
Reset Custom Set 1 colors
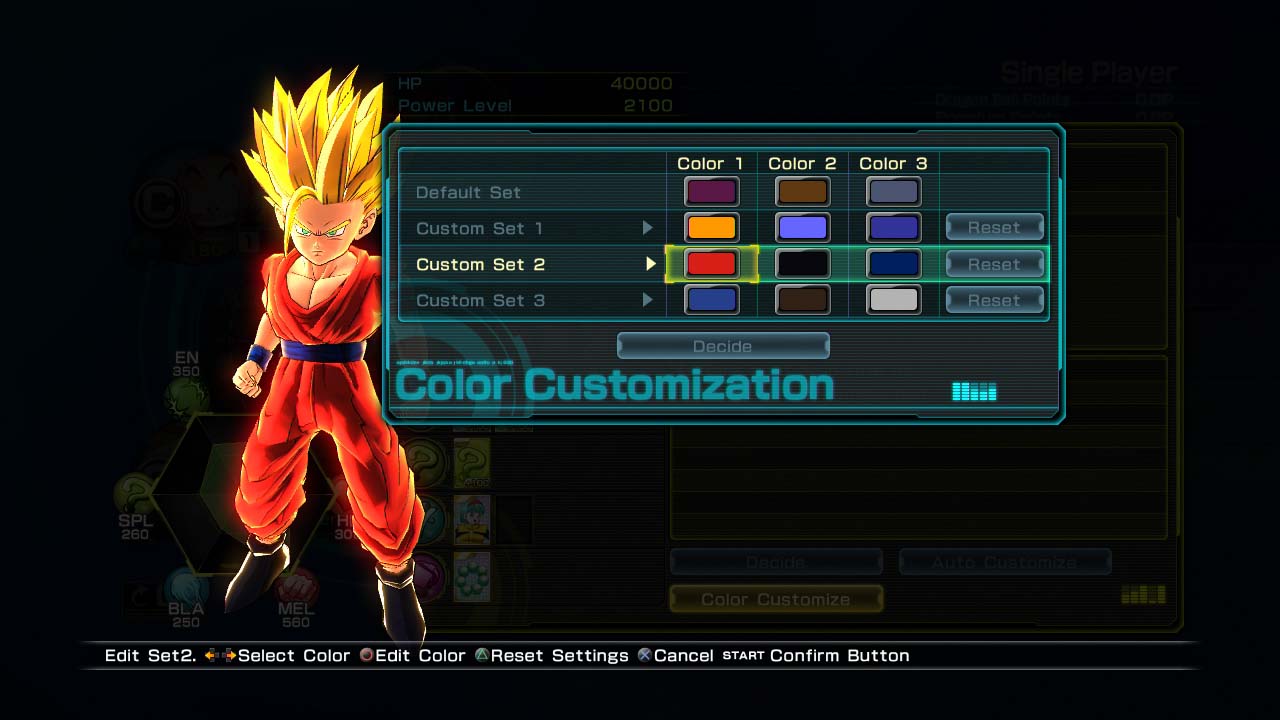tap(994, 228)
